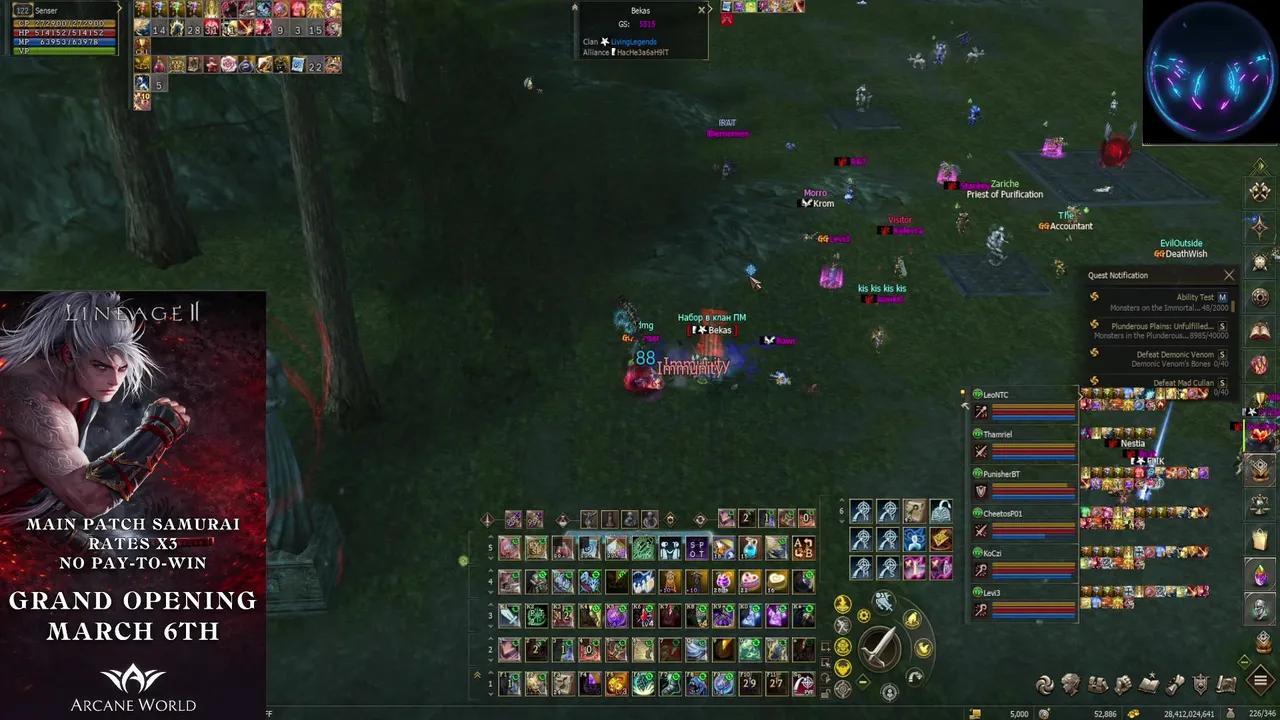The image size is (1280, 720).
Task: Expand the chevron at top of right sidebar
Action: pos(1260,167)
